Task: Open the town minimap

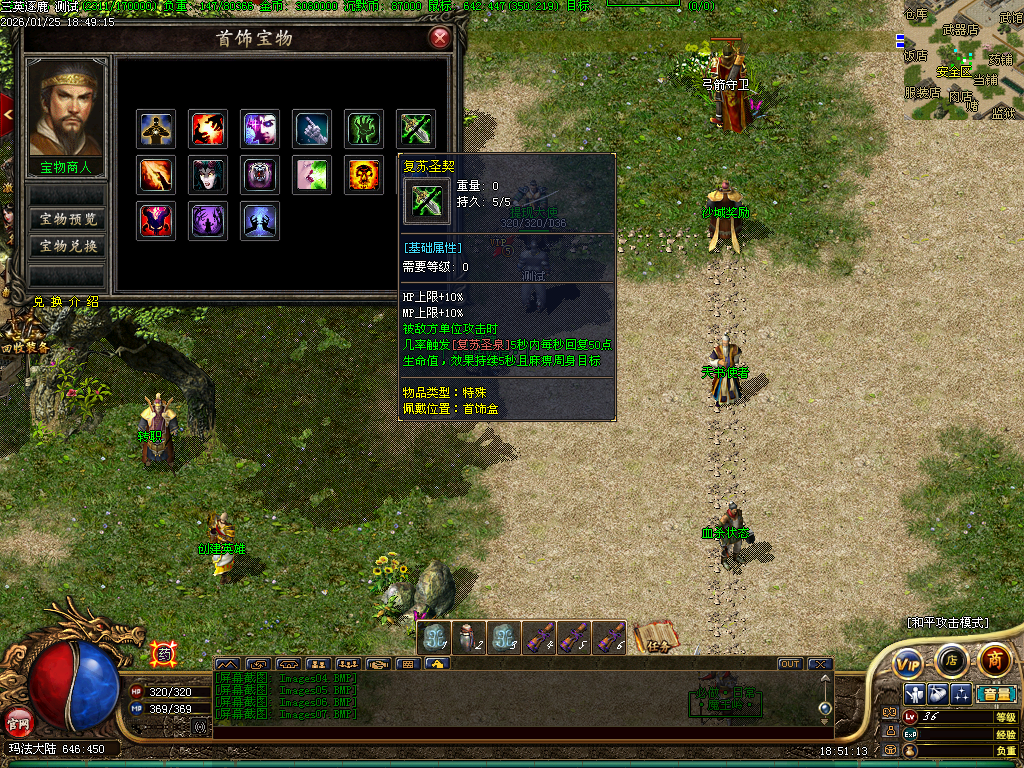Action: click(x=960, y=65)
